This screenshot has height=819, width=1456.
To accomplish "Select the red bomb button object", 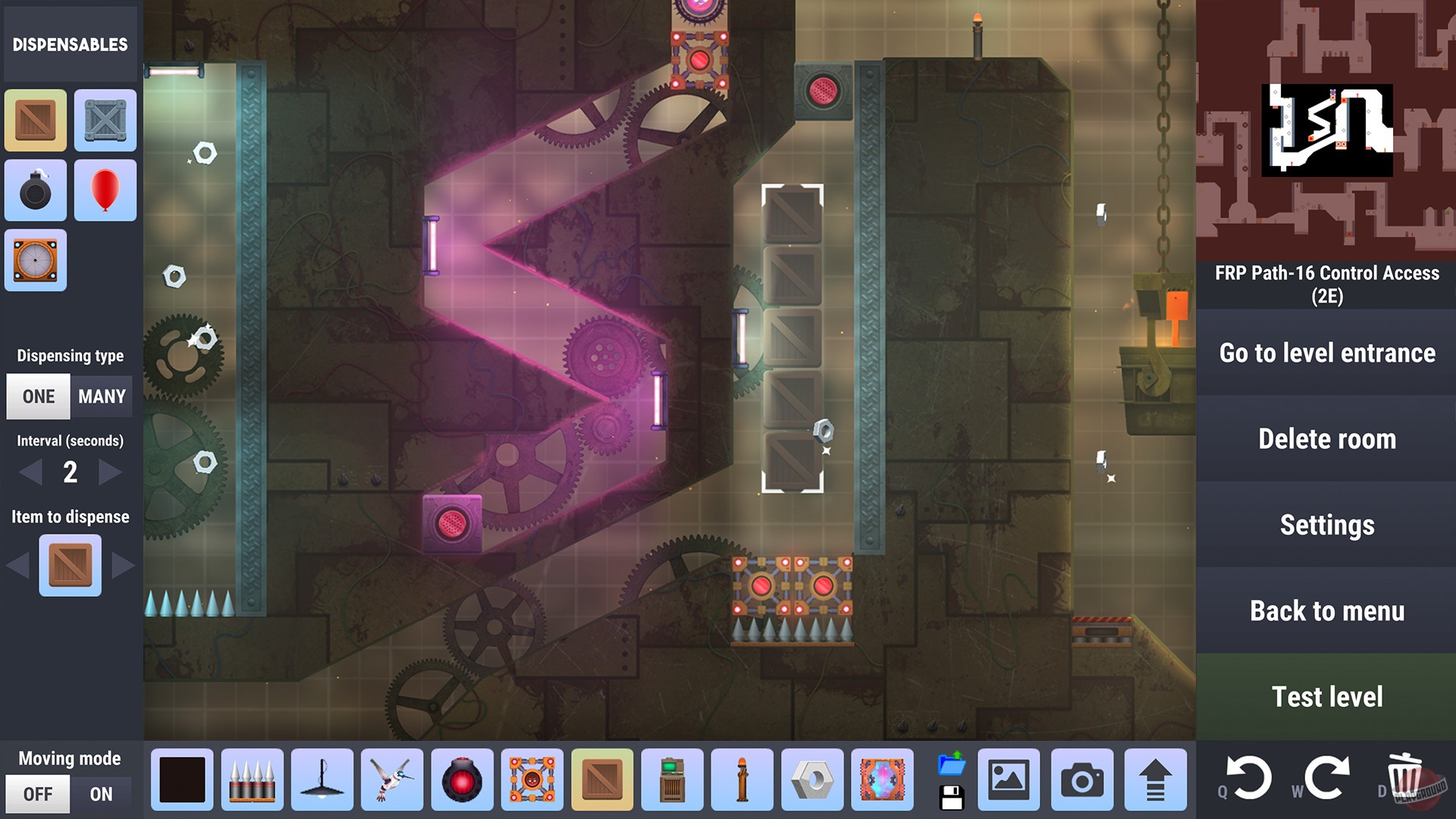I will point(462,780).
